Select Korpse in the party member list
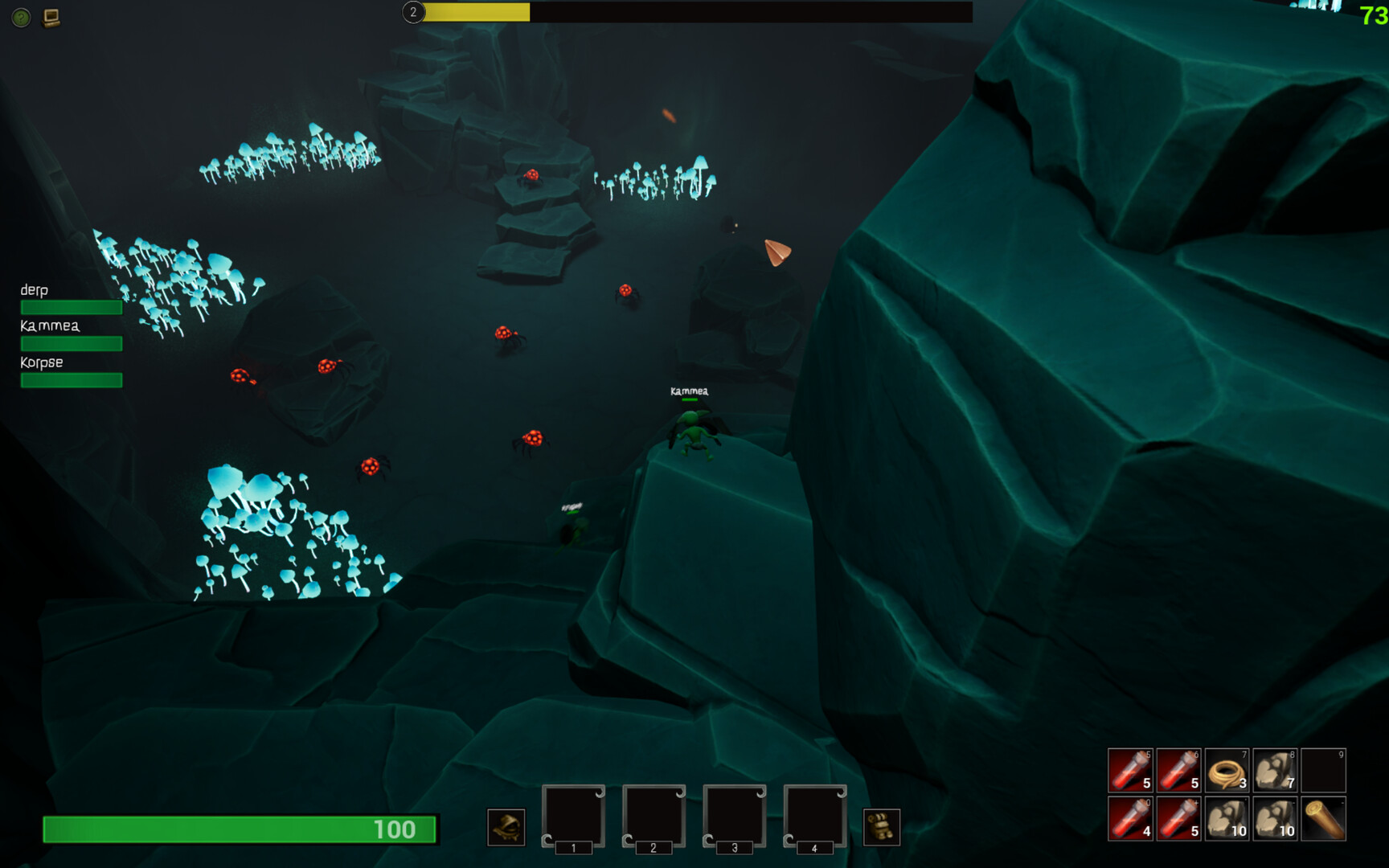This screenshot has height=868, width=1389. point(41,362)
